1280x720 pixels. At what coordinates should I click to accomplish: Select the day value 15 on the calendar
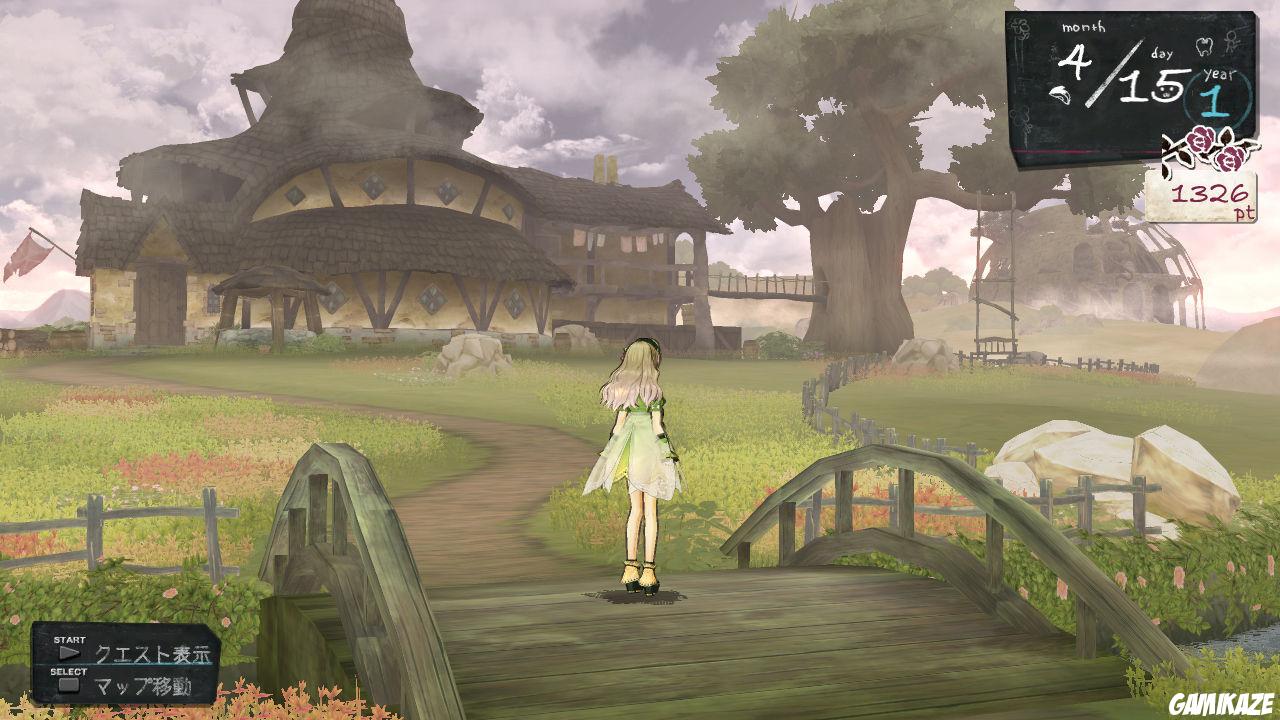pos(1150,86)
